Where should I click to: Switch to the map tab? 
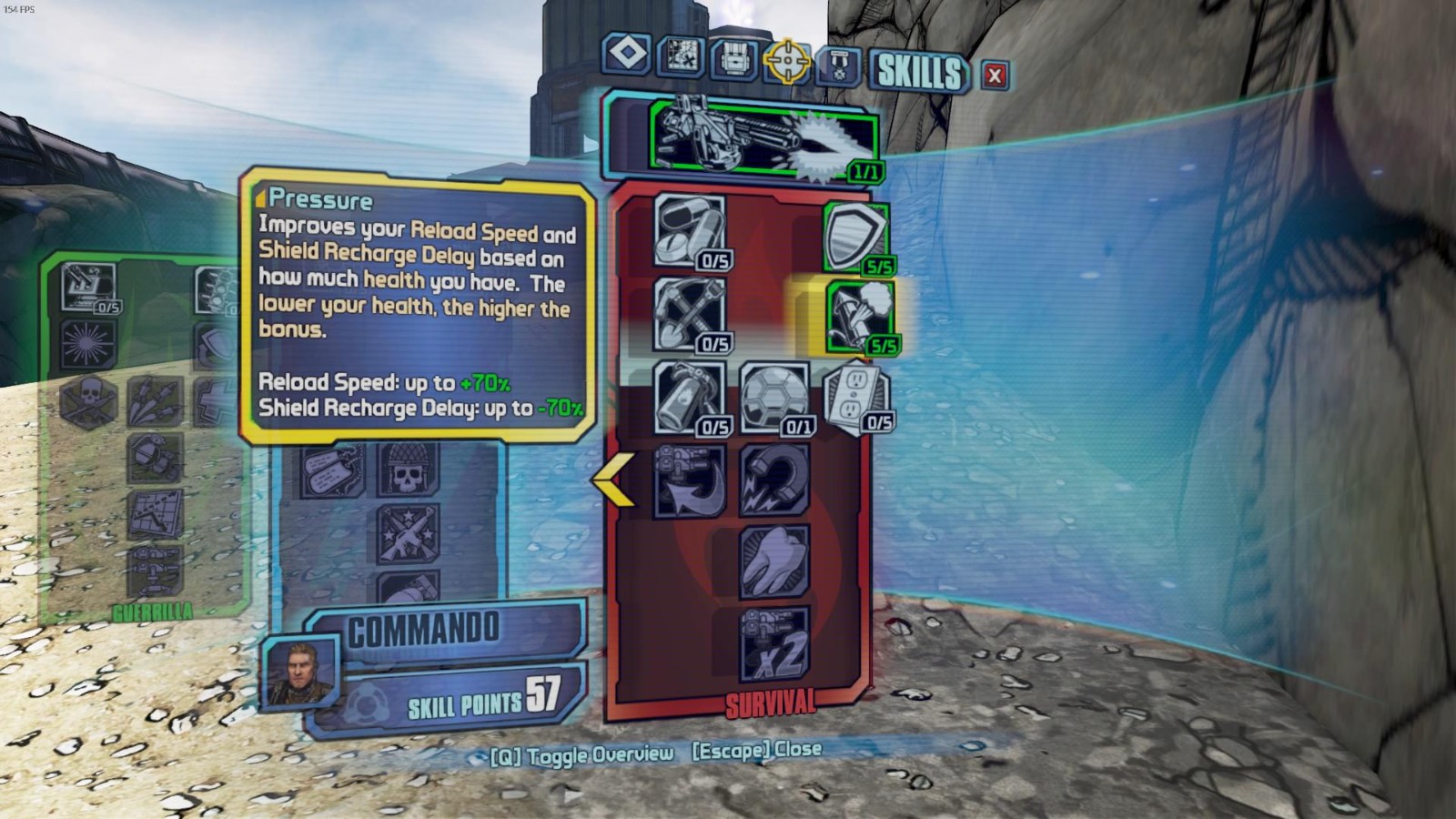pos(681,57)
